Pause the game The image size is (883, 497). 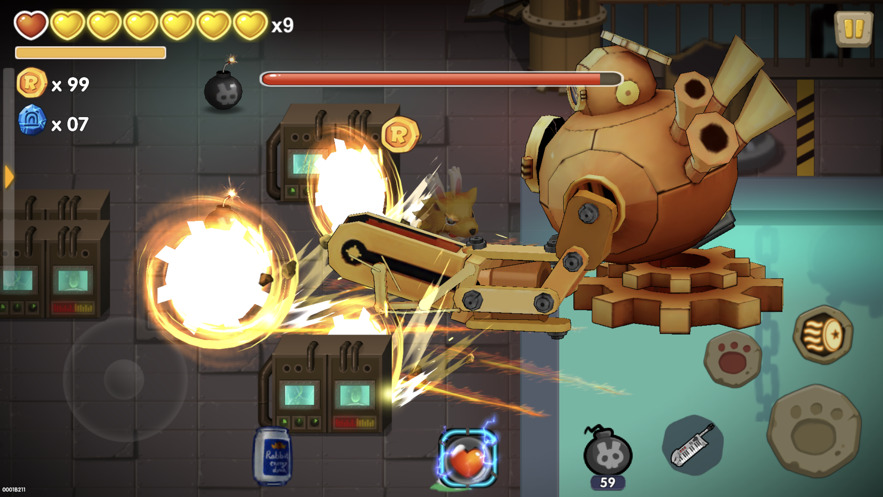(853, 29)
